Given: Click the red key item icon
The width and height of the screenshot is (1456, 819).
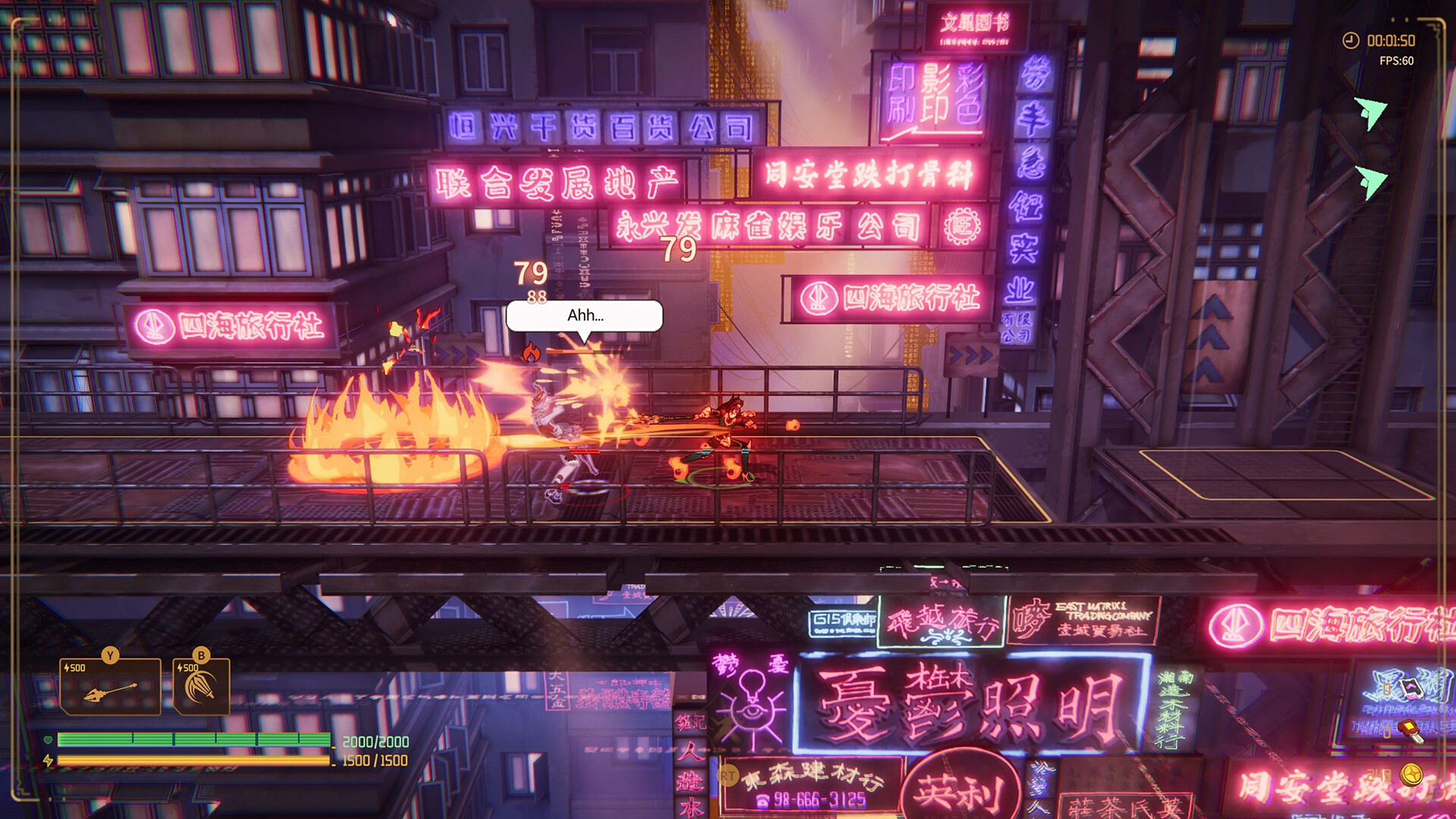Looking at the screenshot, I should pos(1411,732).
